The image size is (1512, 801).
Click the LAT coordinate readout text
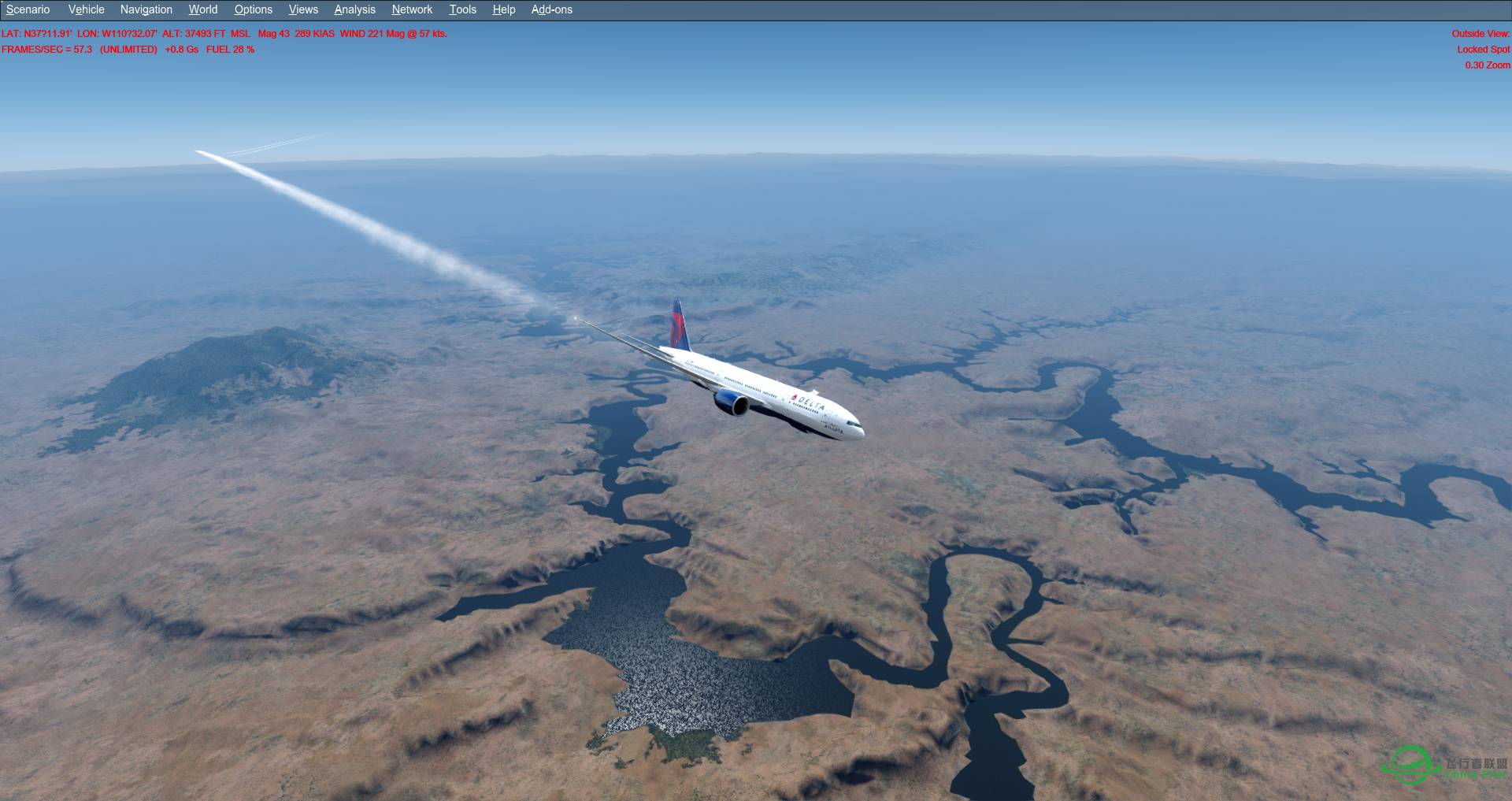tap(35, 34)
